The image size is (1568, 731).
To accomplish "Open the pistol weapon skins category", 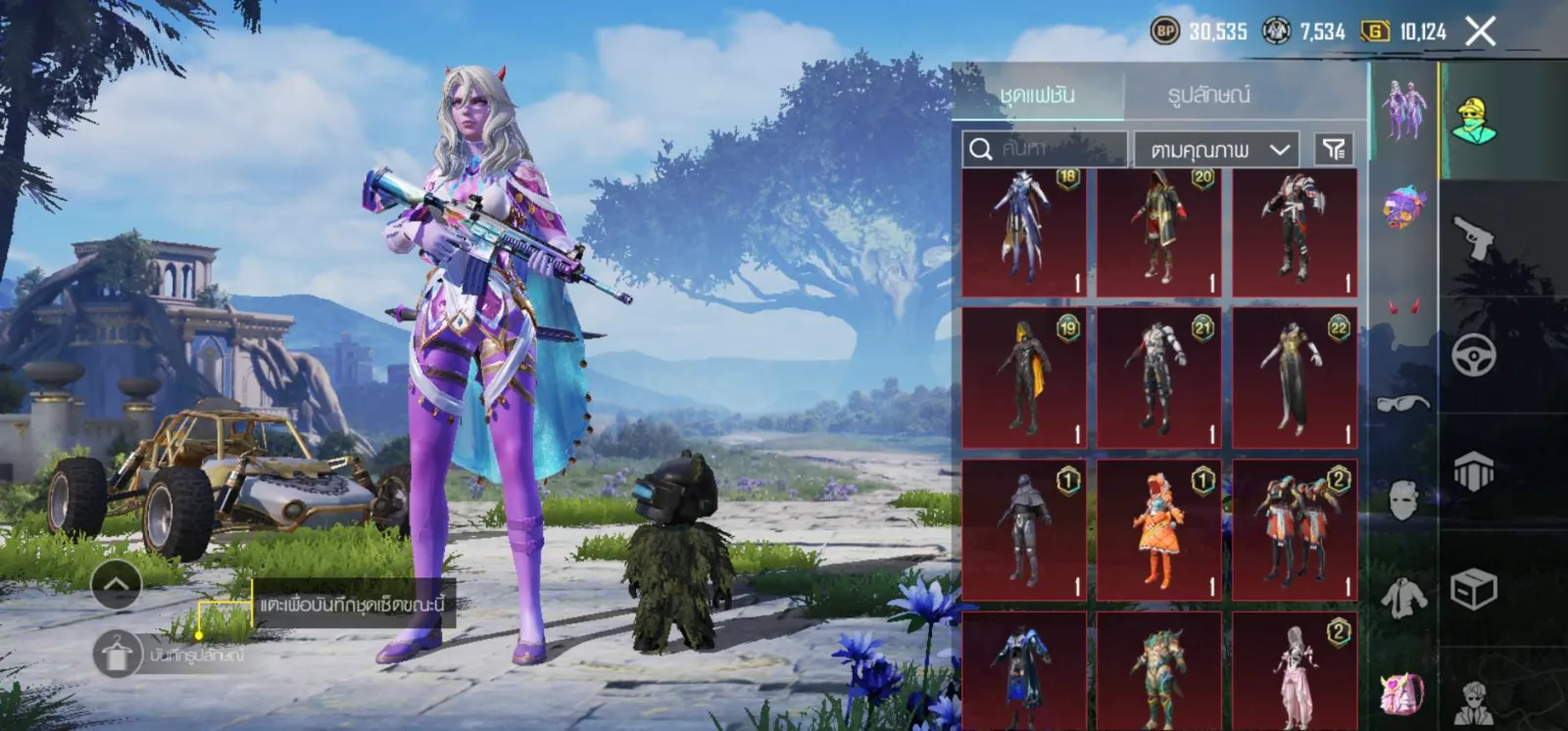I will [1474, 237].
